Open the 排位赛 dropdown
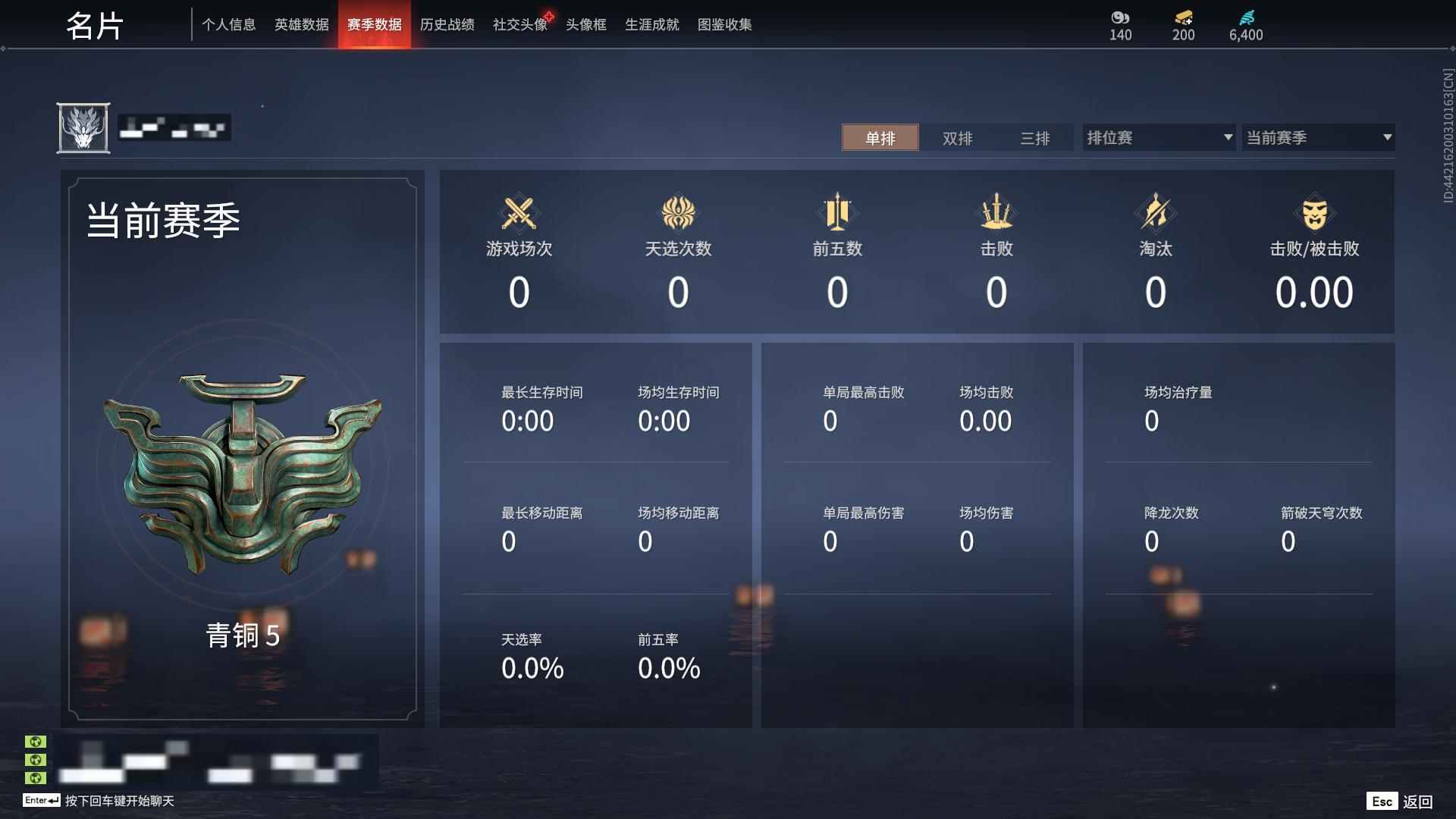Image resolution: width=1456 pixels, height=819 pixels. [x=1153, y=137]
